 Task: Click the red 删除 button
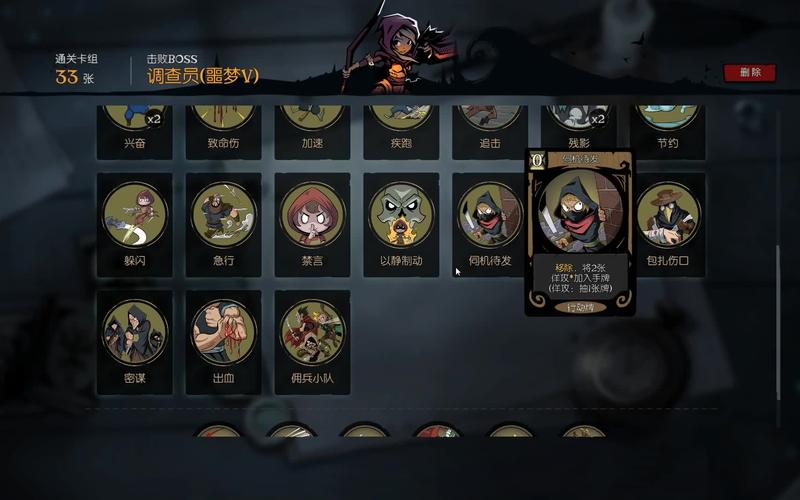pyautogui.click(x=750, y=72)
